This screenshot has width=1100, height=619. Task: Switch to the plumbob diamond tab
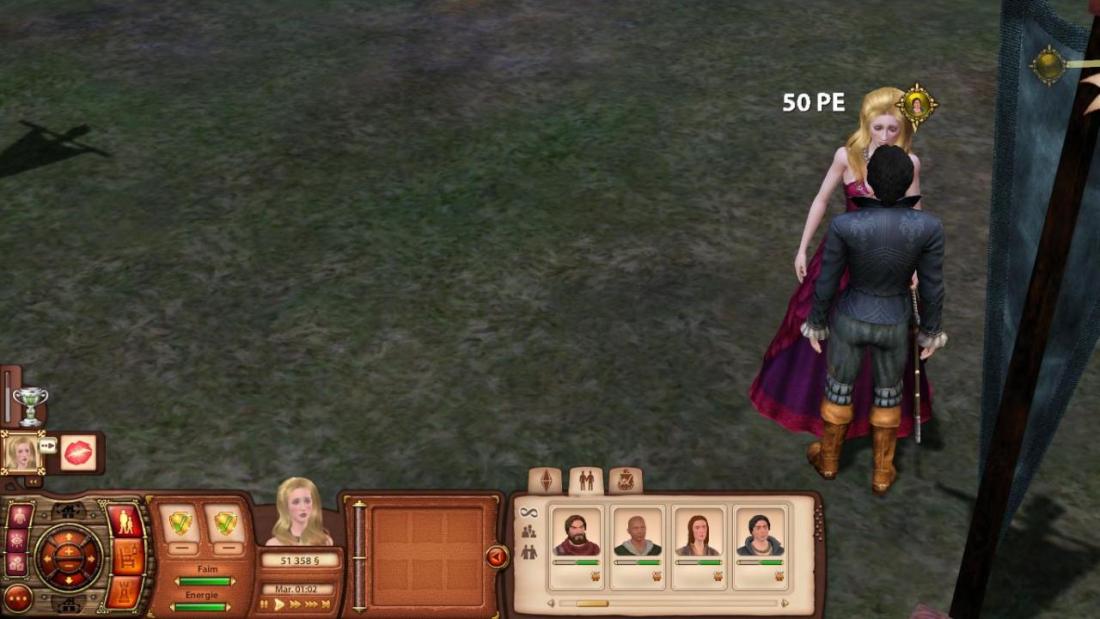pos(545,480)
